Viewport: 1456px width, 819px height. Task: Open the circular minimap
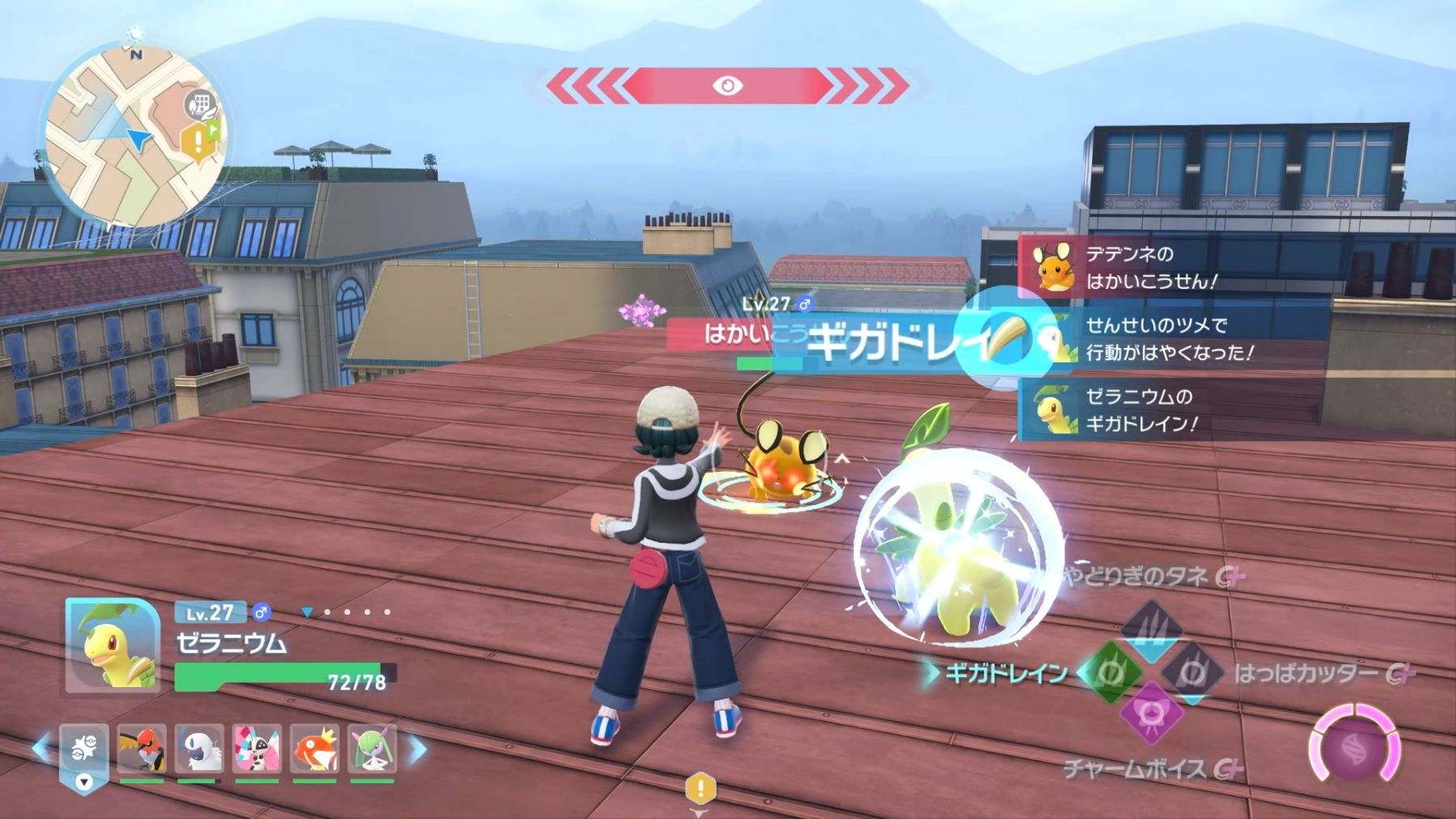[x=133, y=136]
